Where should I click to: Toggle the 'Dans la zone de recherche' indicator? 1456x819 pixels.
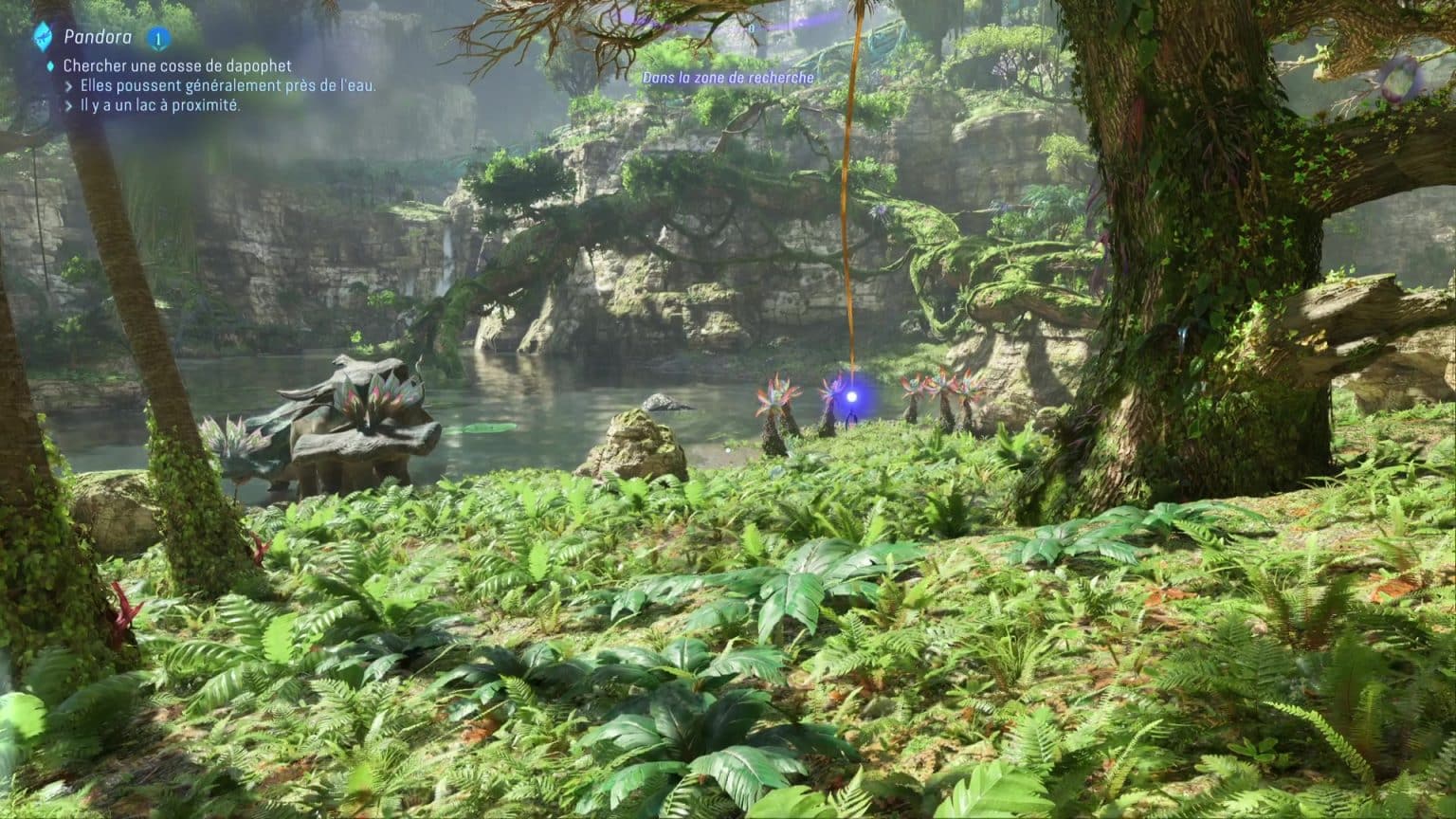click(728, 78)
